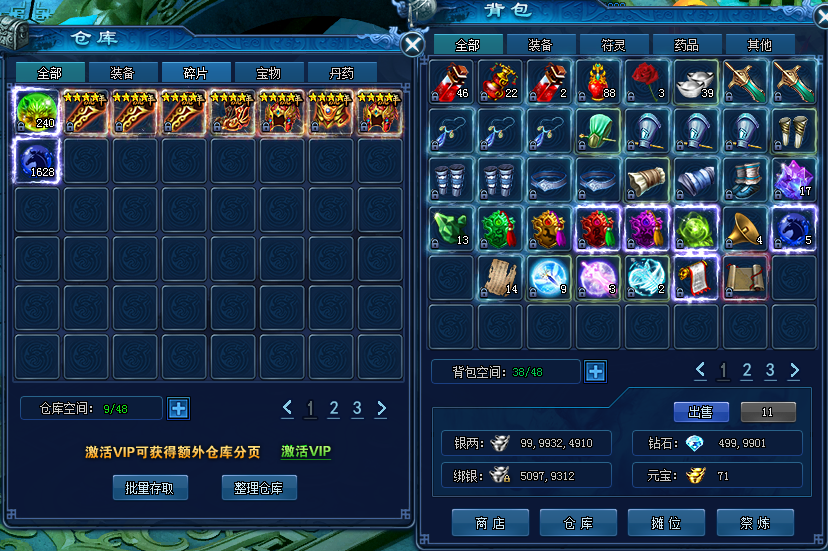
Task: Click the 出售 sell button
Action: coord(701,412)
